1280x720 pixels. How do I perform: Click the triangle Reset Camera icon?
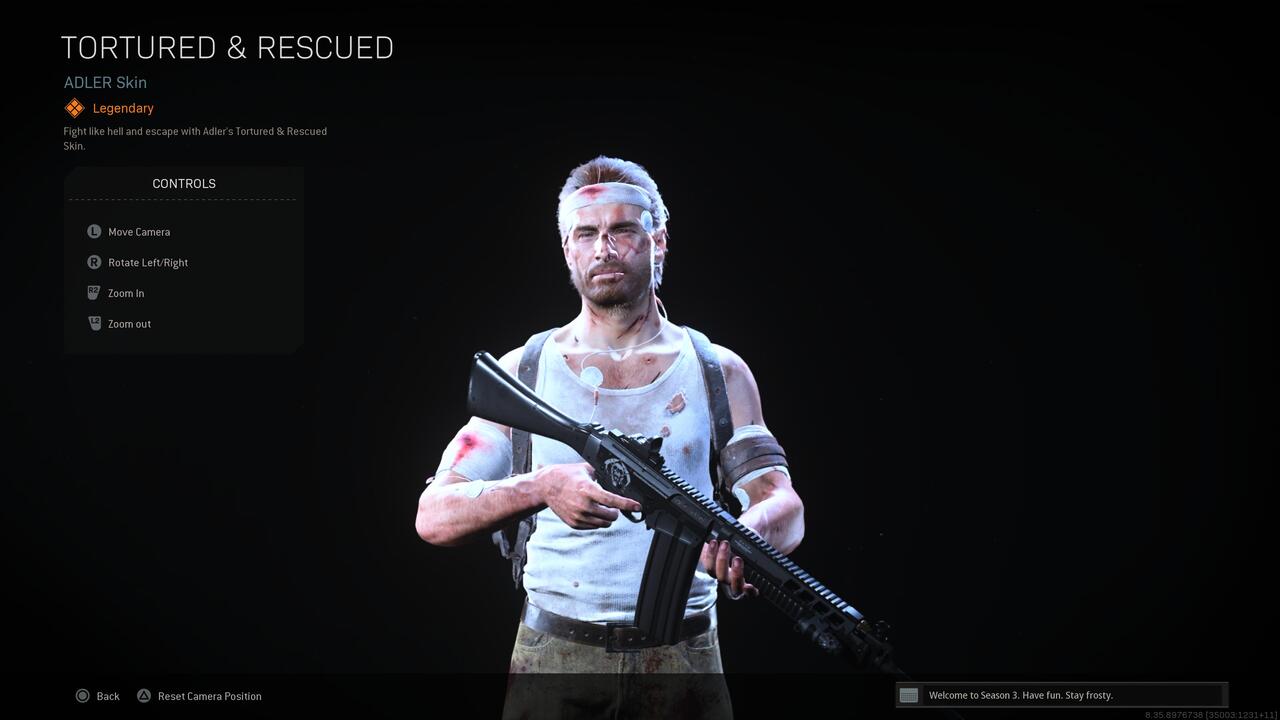(x=144, y=695)
